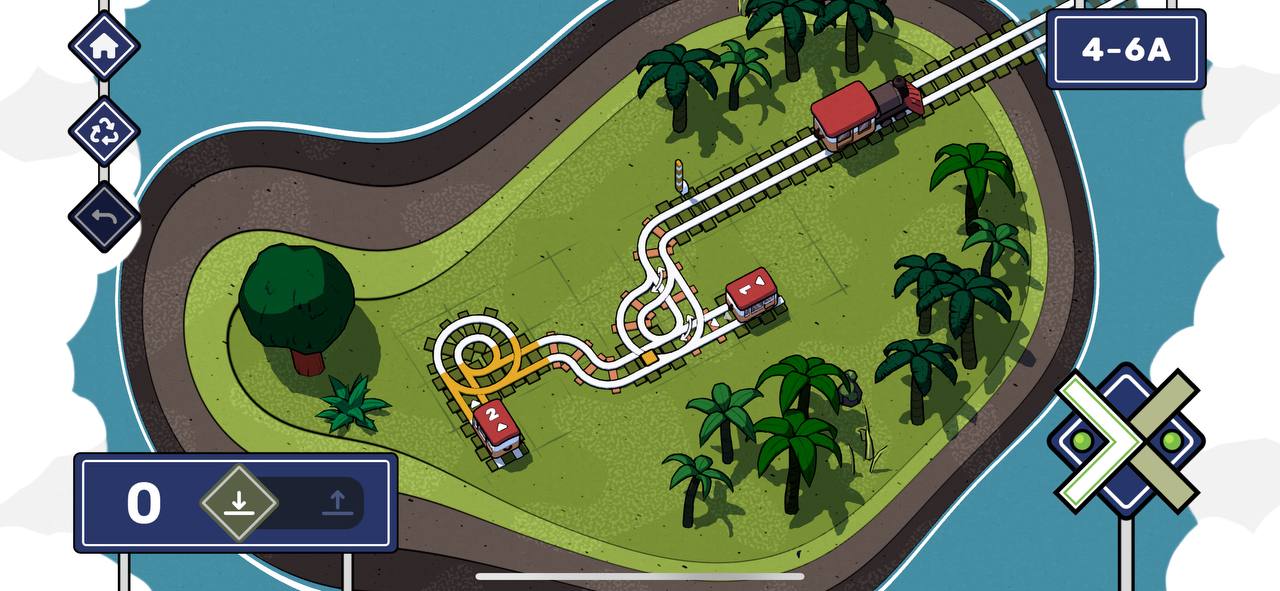1280x591 pixels.
Task: Select train car number 1
Action: coord(754,294)
